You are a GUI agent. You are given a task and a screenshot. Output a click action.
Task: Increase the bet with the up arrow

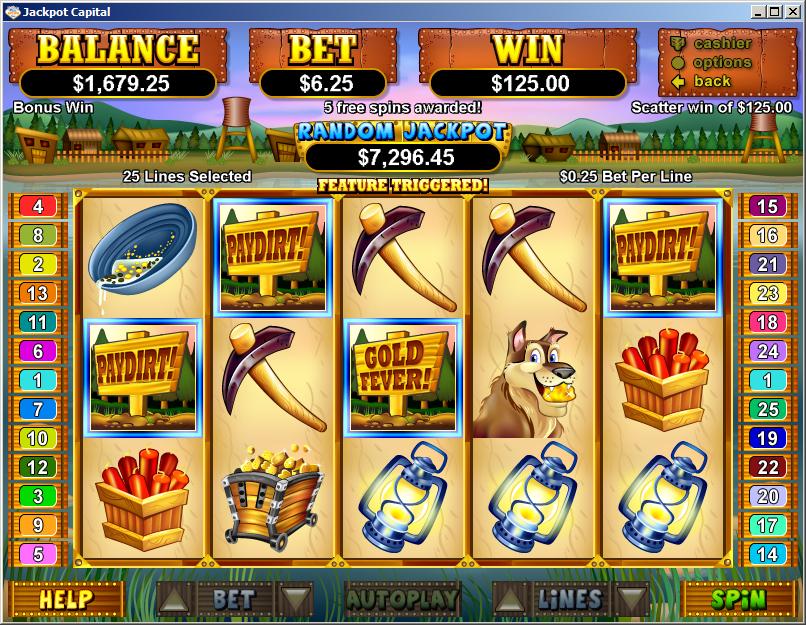pyautogui.click(x=173, y=599)
